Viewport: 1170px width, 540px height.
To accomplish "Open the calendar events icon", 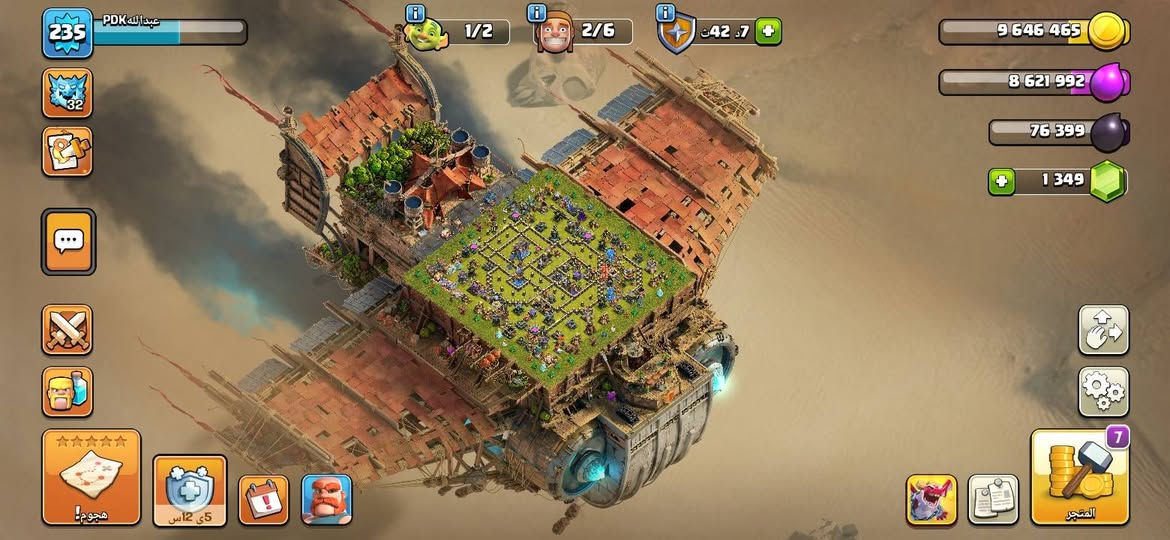I will pos(263,499).
